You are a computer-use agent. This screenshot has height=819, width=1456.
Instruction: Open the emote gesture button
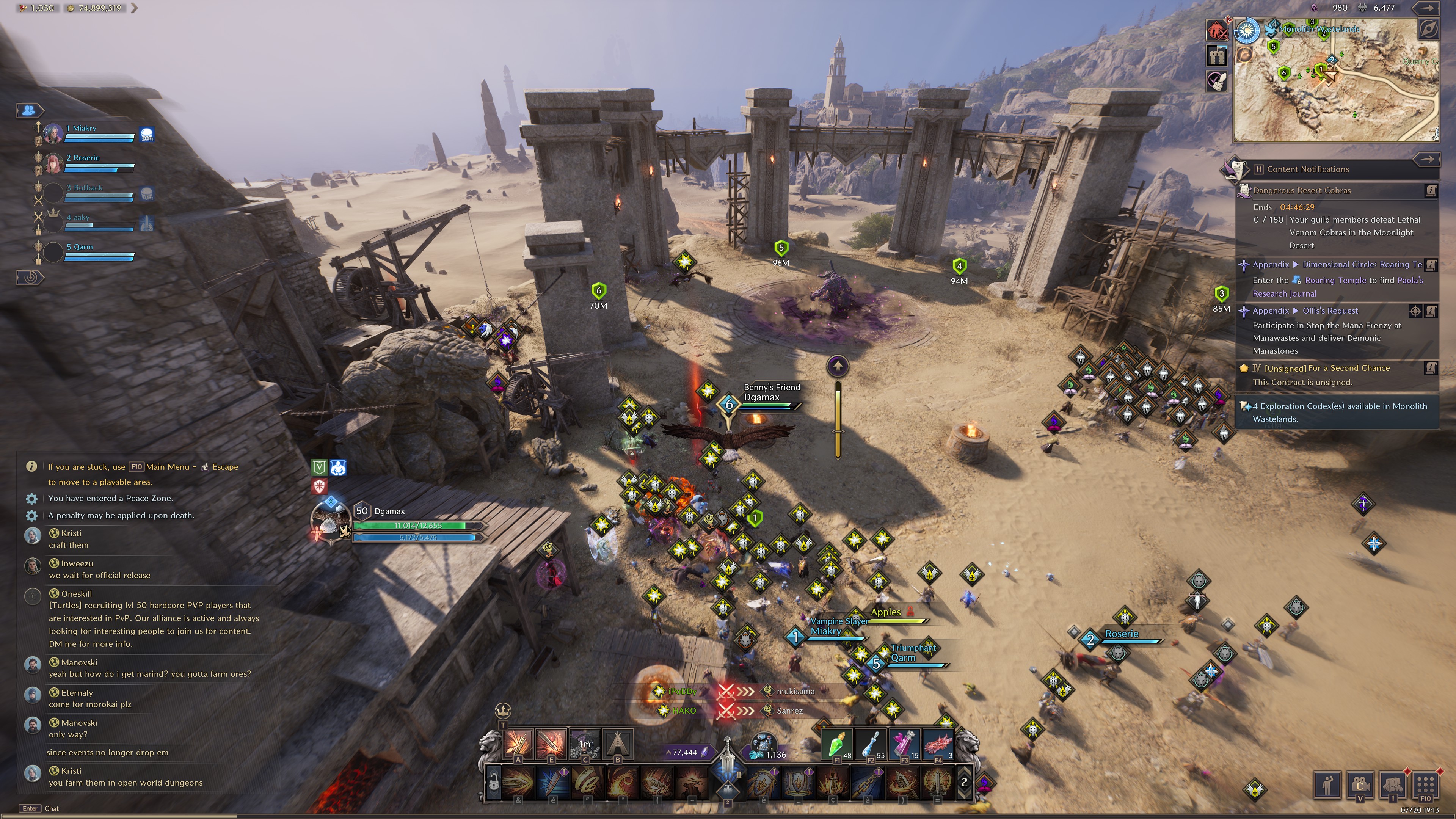[1327, 784]
